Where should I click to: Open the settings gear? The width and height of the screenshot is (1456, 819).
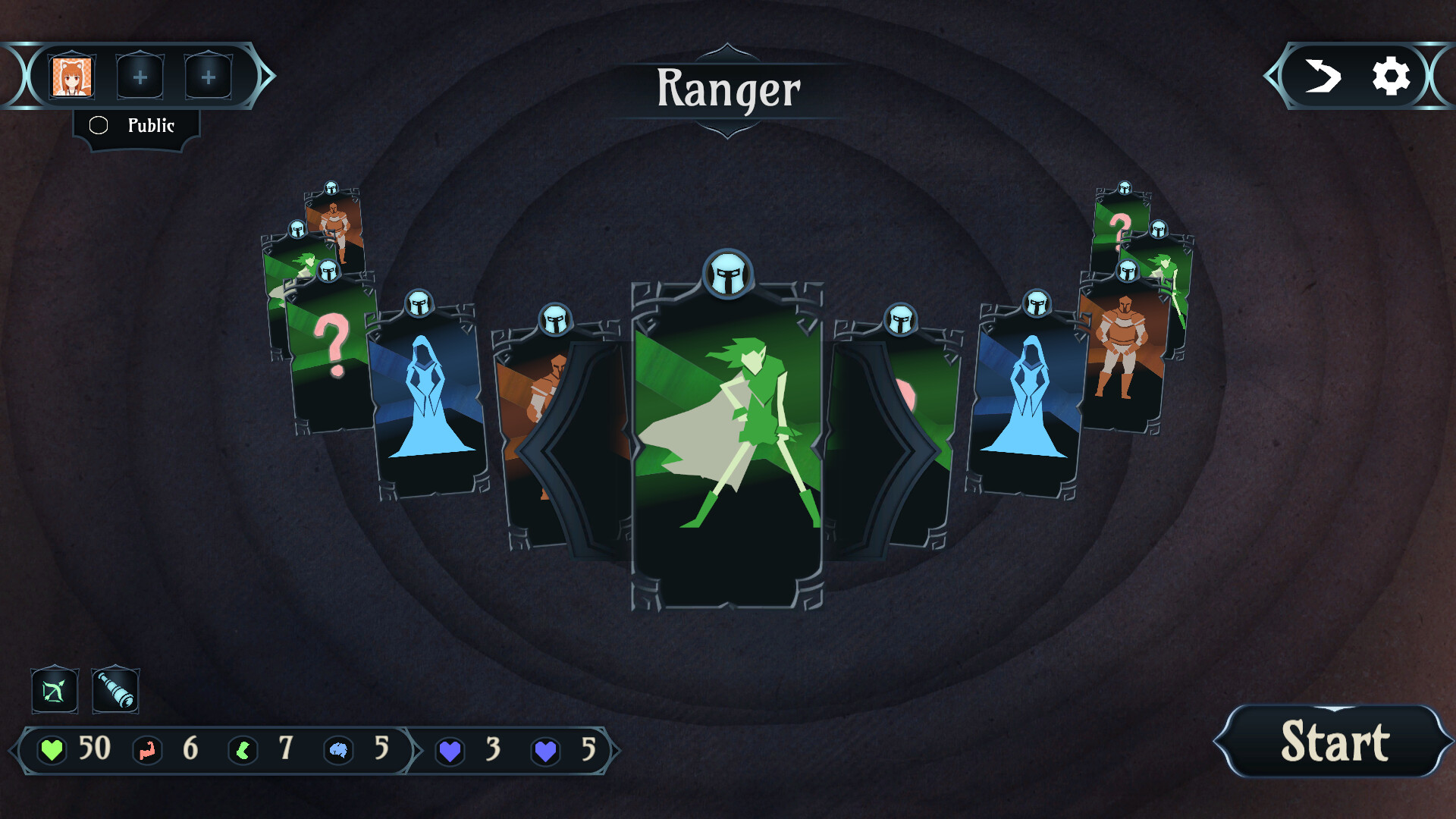(x=1389, y=76)
